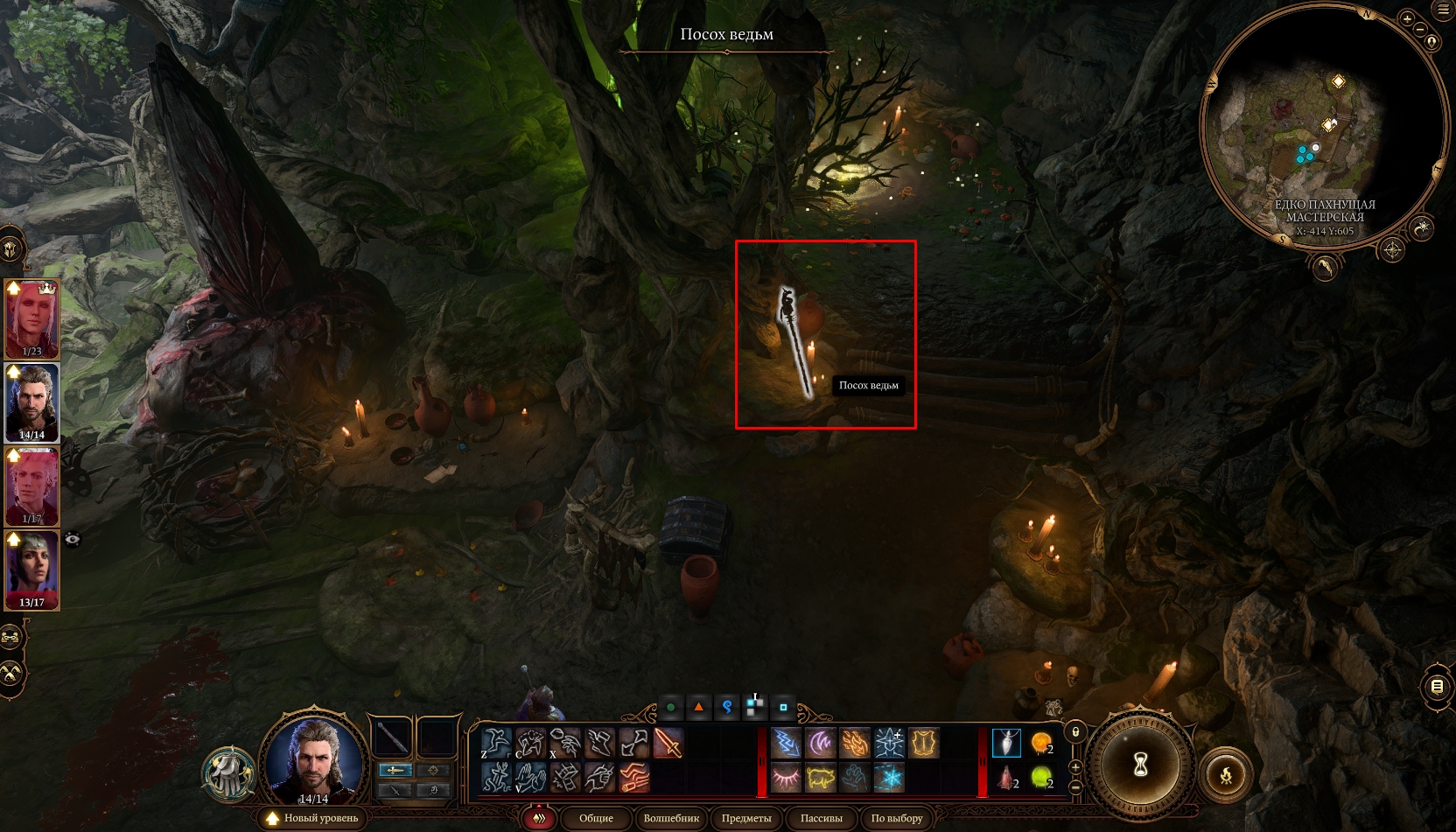Open the game menu at top-right corner
The image size is (1456, 832).
[x=1444, y=10]
